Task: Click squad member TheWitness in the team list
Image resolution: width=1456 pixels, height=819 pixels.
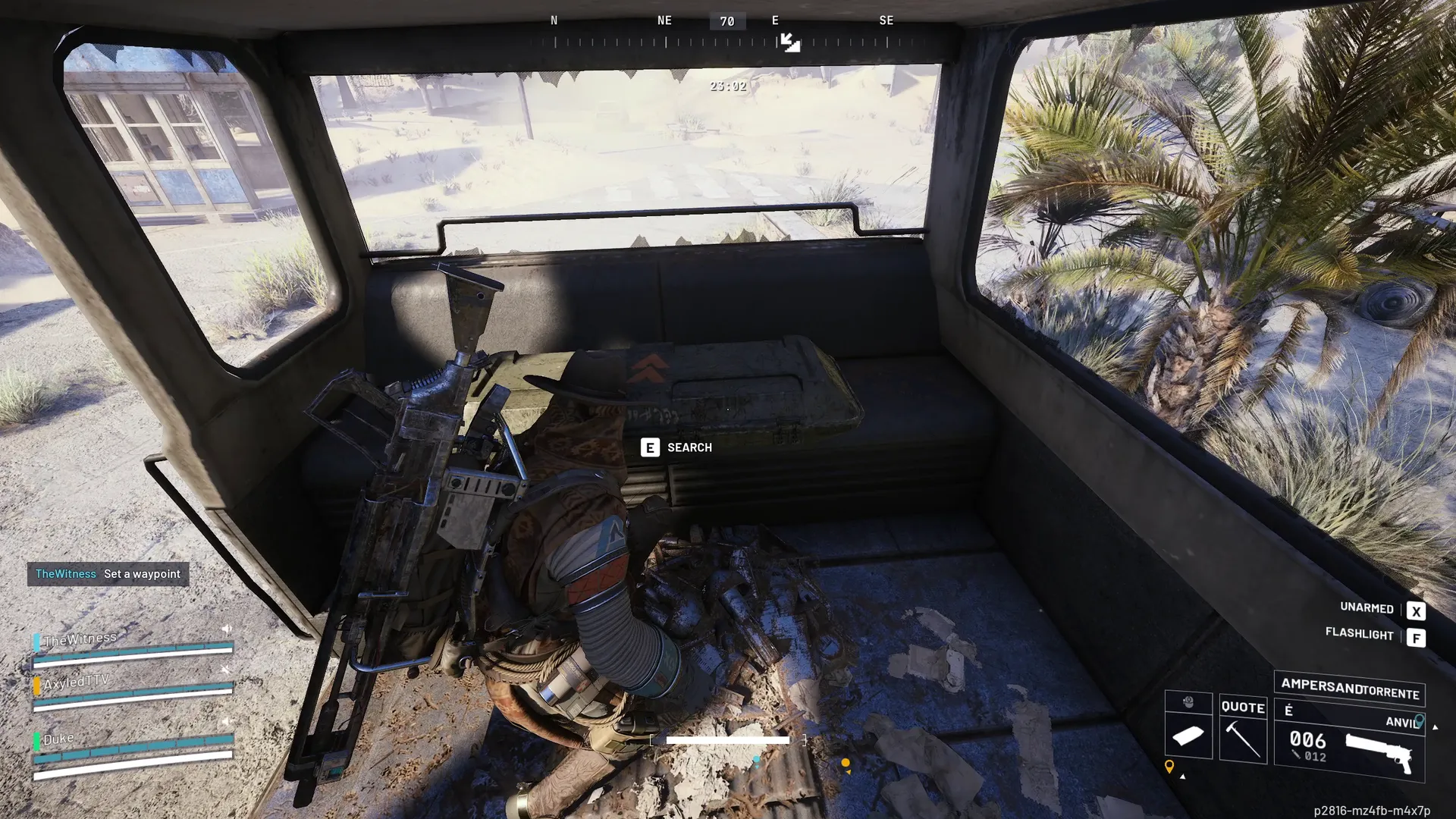Action: point(80,639)
